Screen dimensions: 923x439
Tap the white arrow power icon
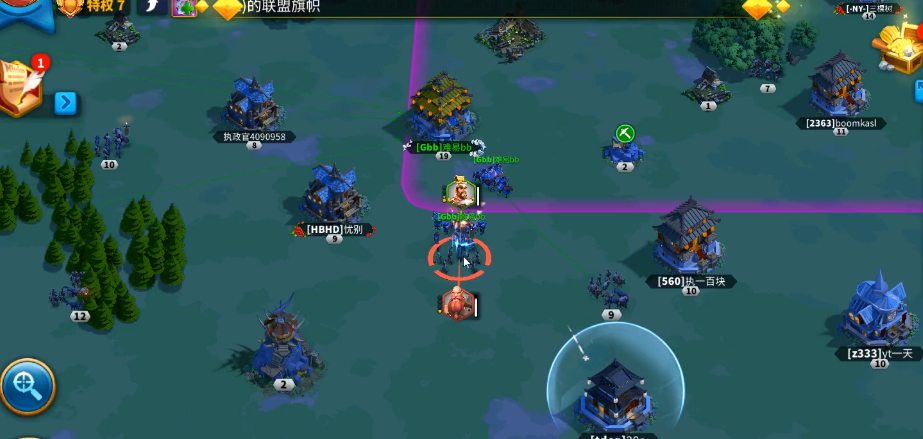click(x=152, y=7)
